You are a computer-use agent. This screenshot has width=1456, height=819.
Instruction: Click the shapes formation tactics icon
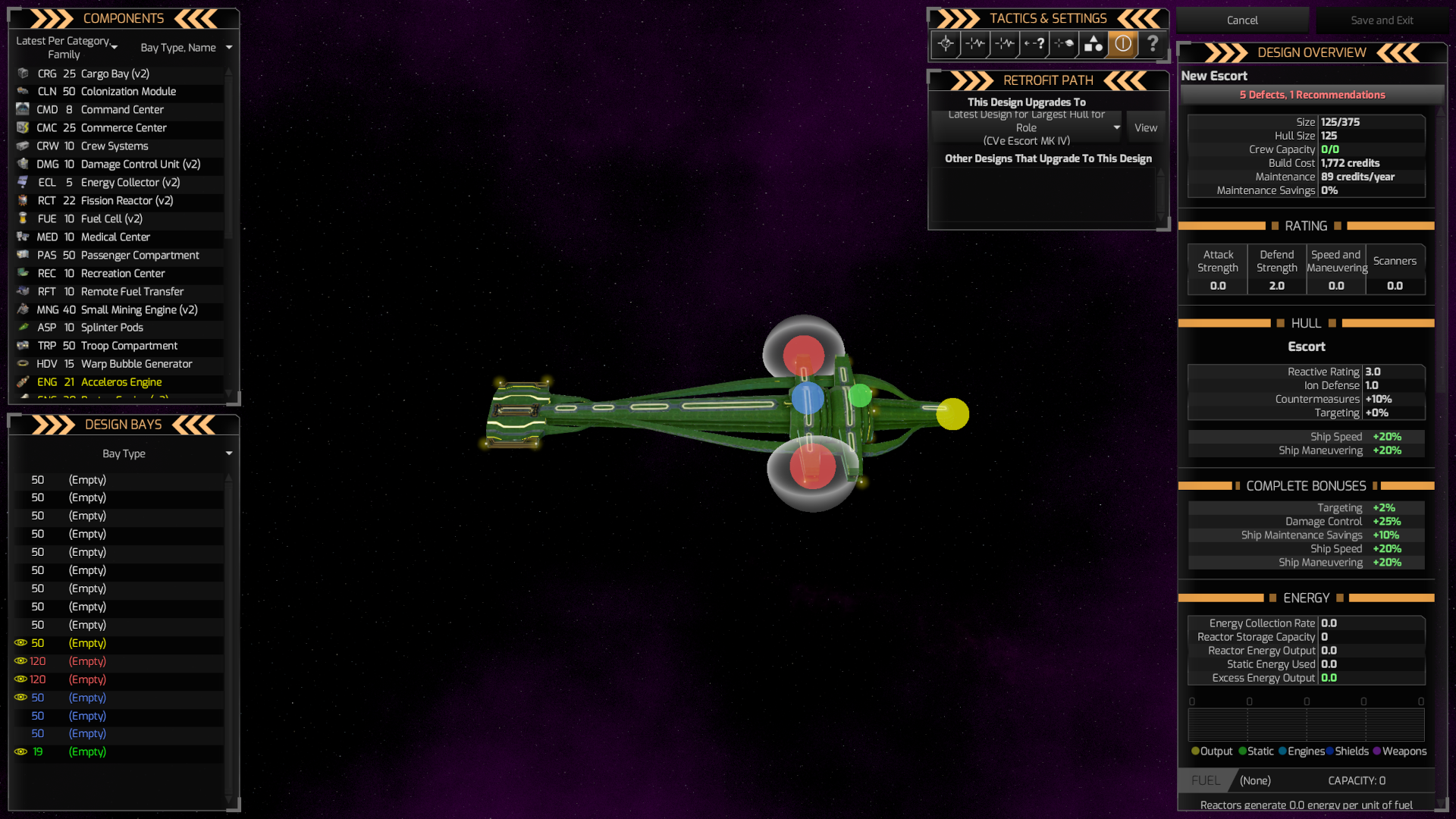[x=1094, y=44]
